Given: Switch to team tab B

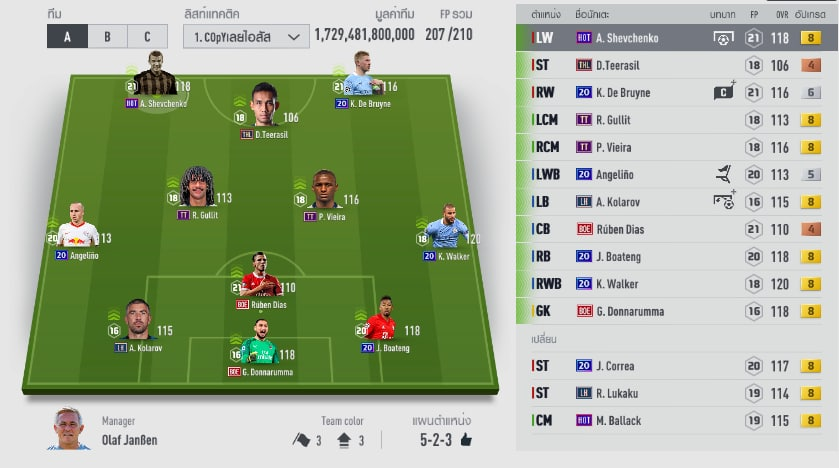Looking at the screenshot, I should pos(107,36).
